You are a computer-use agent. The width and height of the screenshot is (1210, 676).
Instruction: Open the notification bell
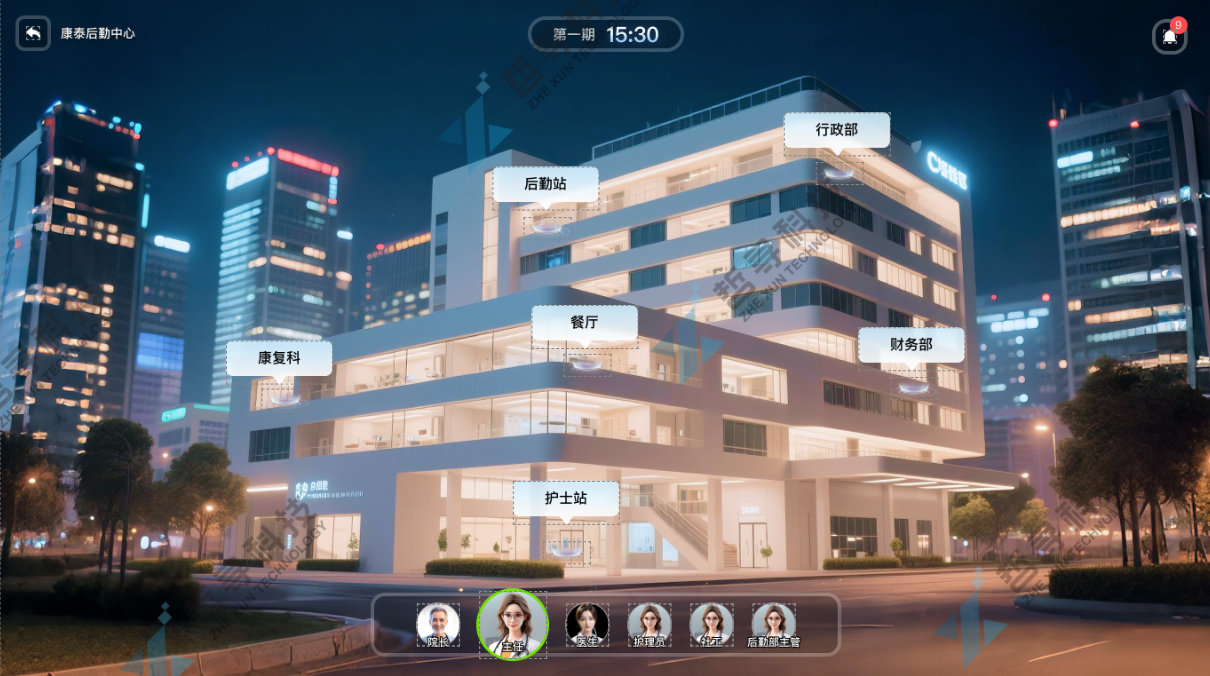pyautogui.click(x=1168, y=37)
